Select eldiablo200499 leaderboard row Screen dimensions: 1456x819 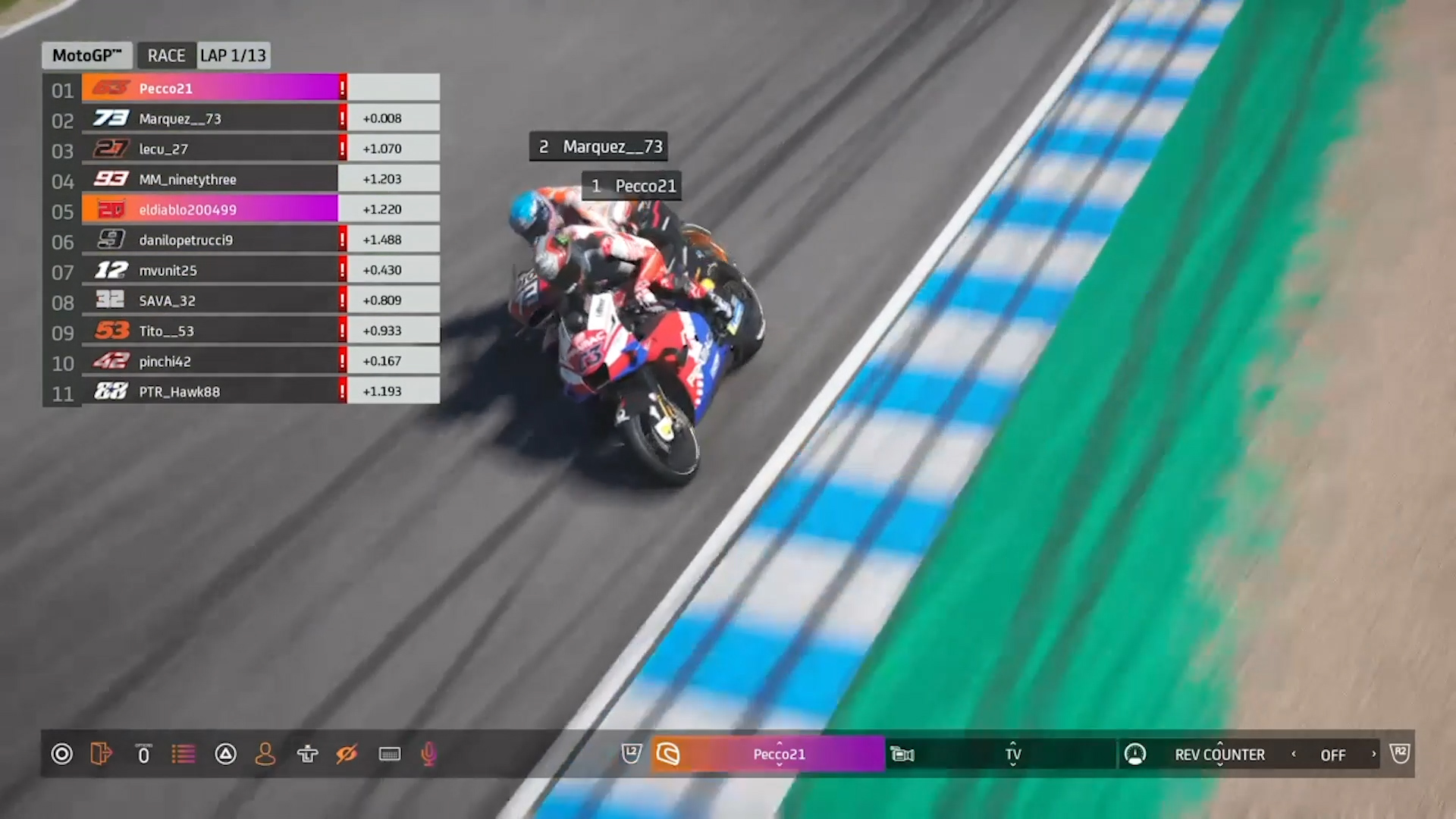pyautogui.click(x=212, y=209)
